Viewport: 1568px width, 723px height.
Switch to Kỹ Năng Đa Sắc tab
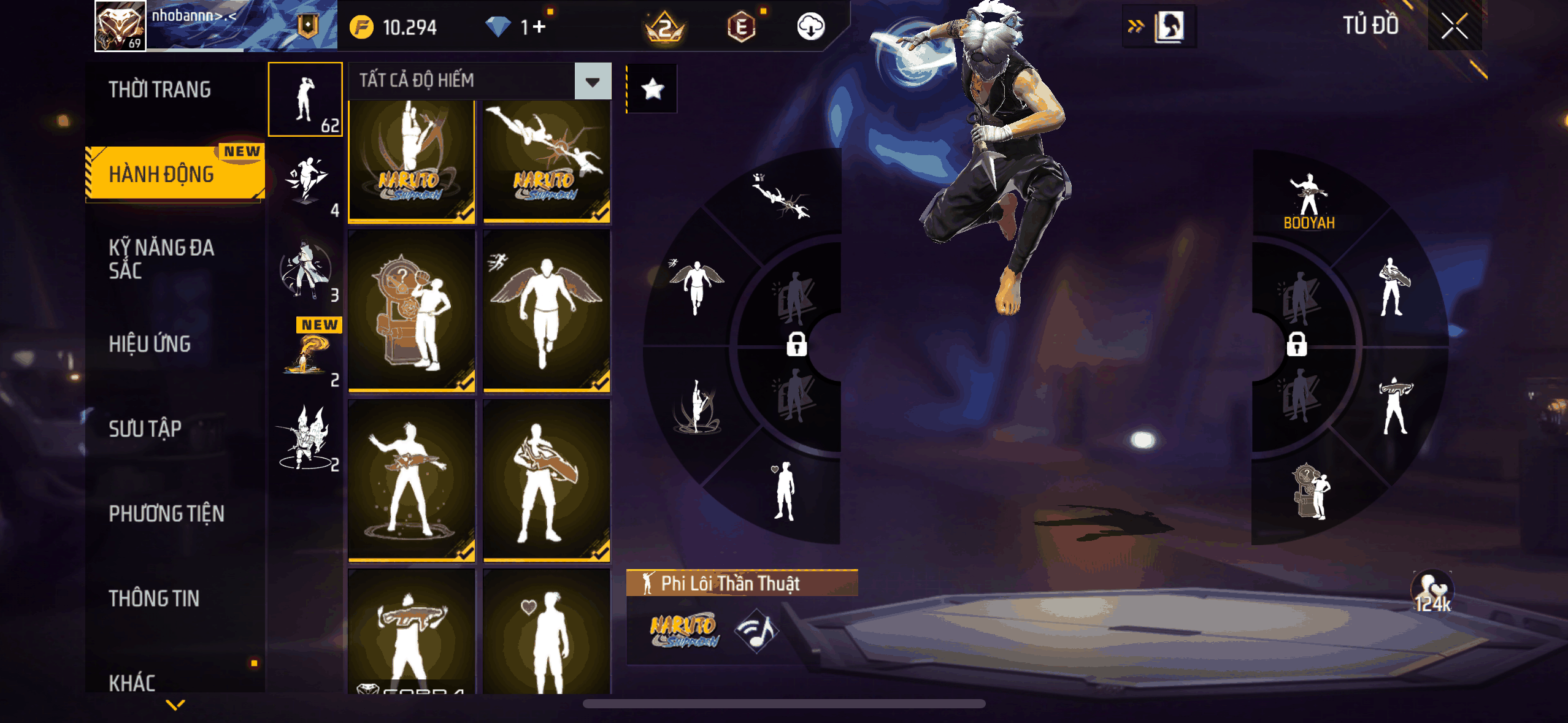pyautogui.click(x=162, y=259)
